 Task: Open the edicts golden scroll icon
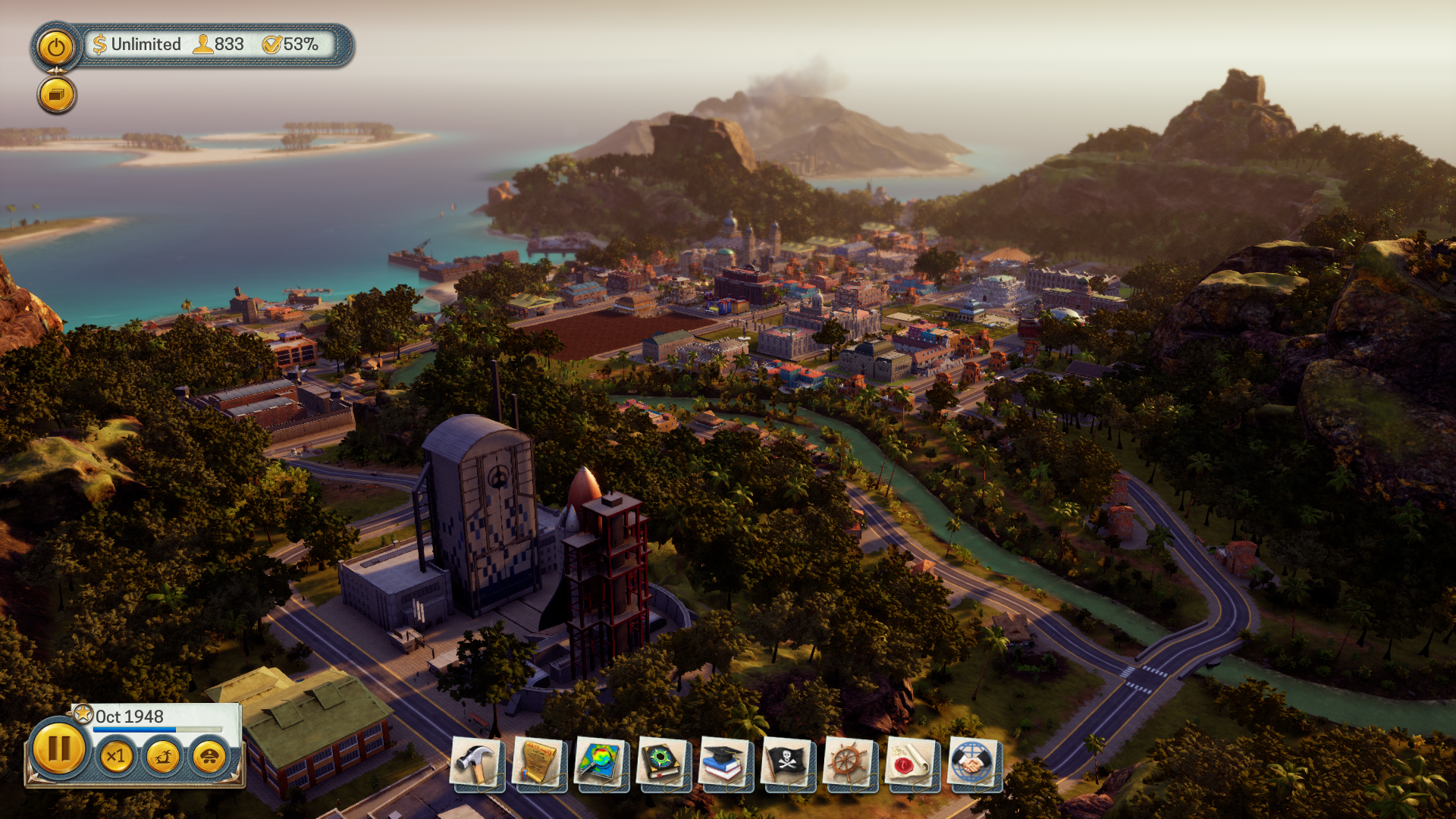click(539, 764)
